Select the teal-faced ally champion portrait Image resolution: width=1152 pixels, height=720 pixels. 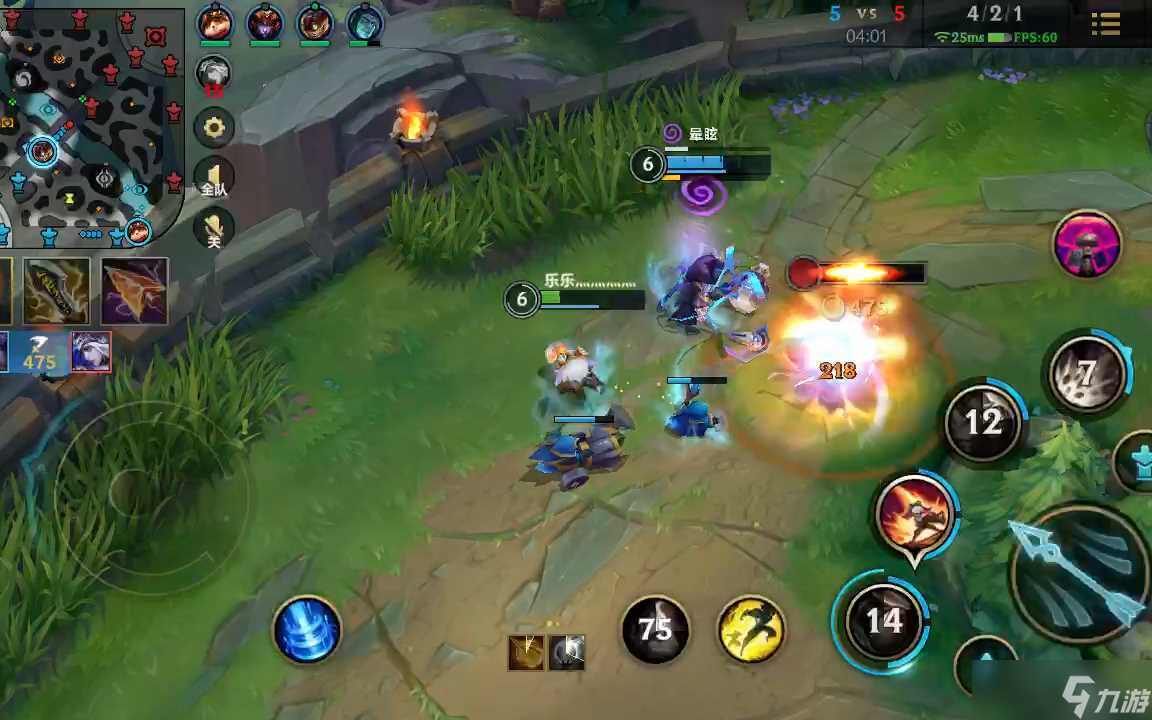tap(365, 22)
